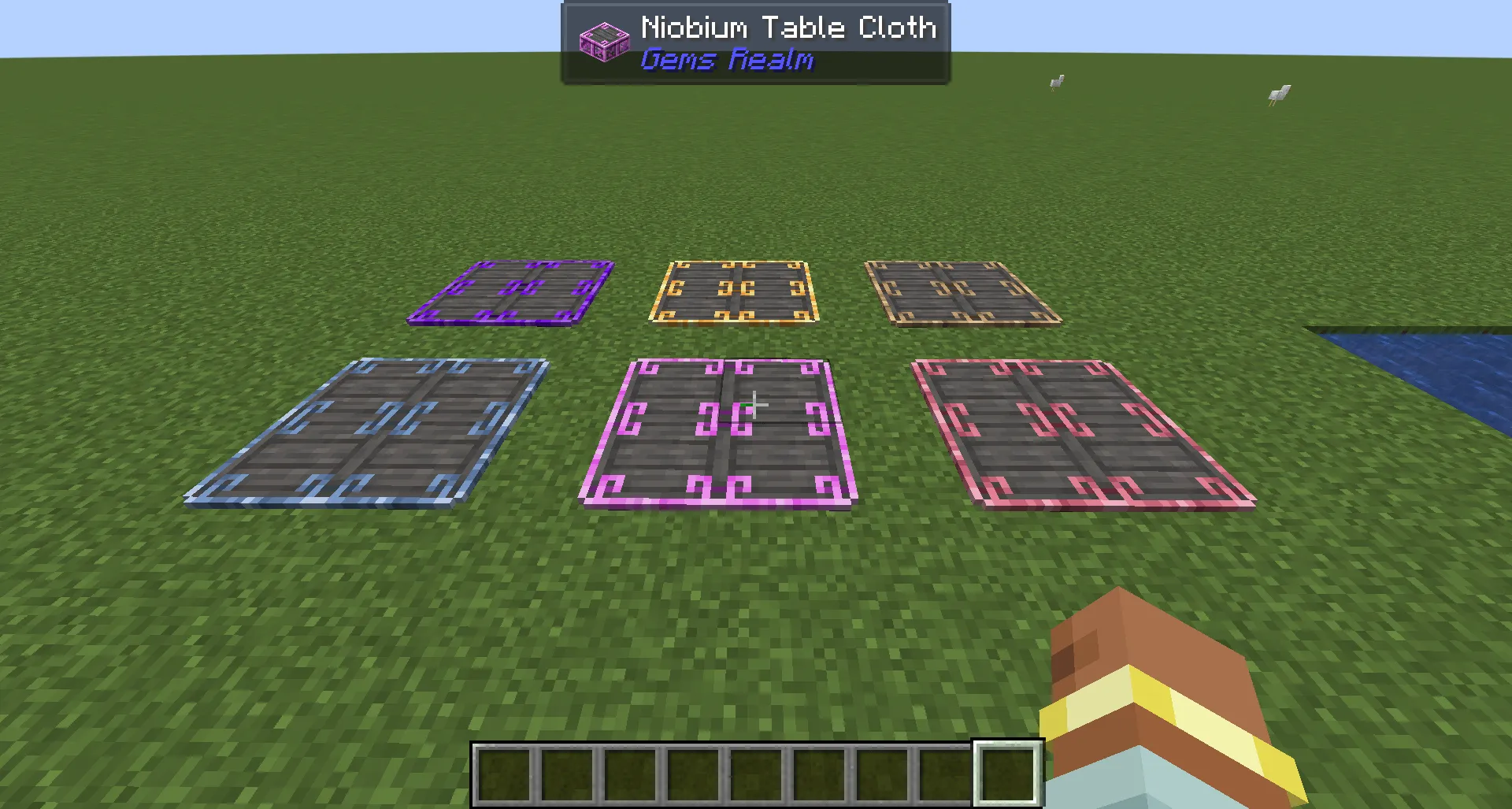This screenshot has width=1512, height=809.
Task: Select the orange table cloth block
Action: point(736,291)
